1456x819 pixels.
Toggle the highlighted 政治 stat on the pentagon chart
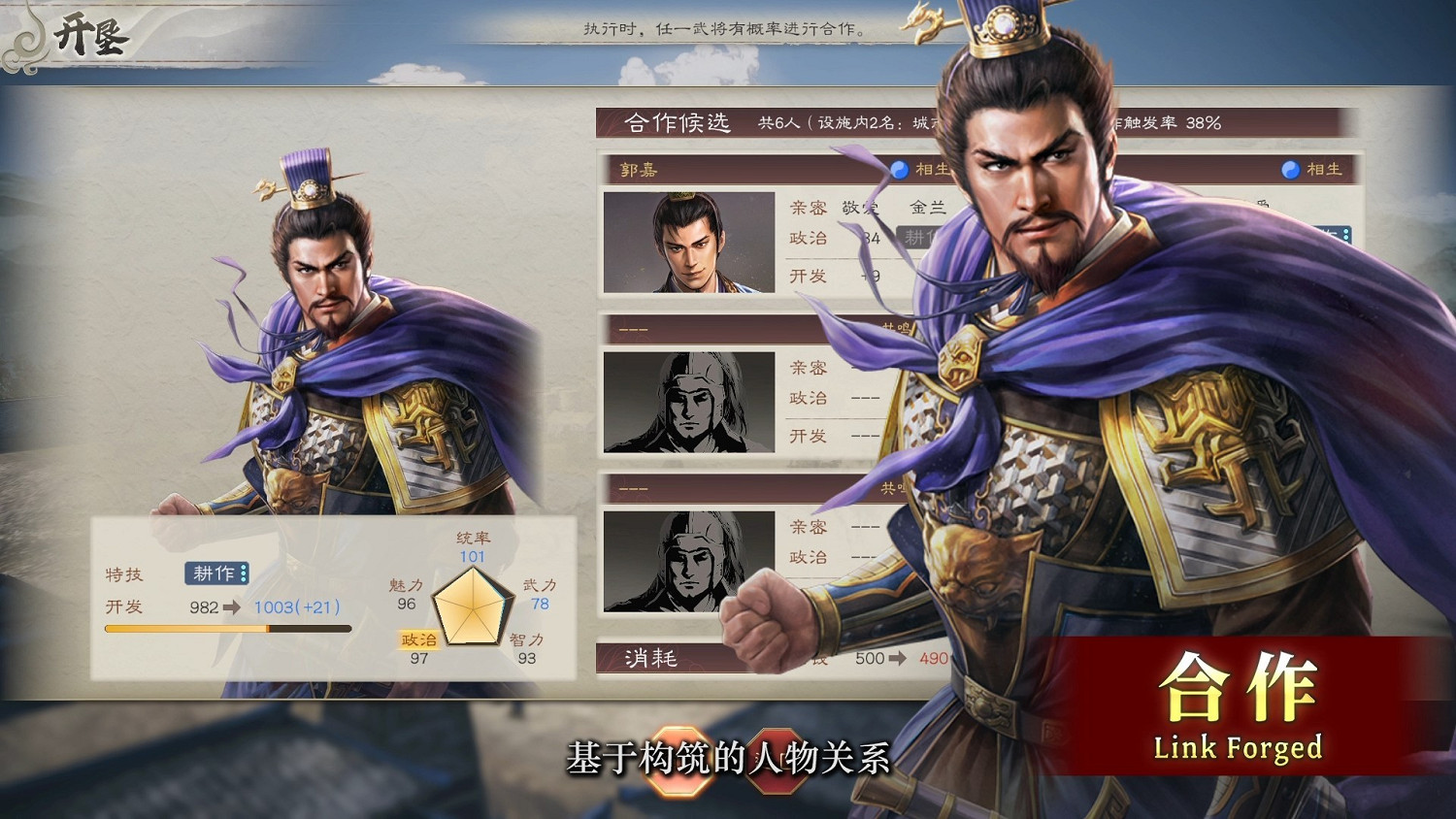(x=418, y=639)
